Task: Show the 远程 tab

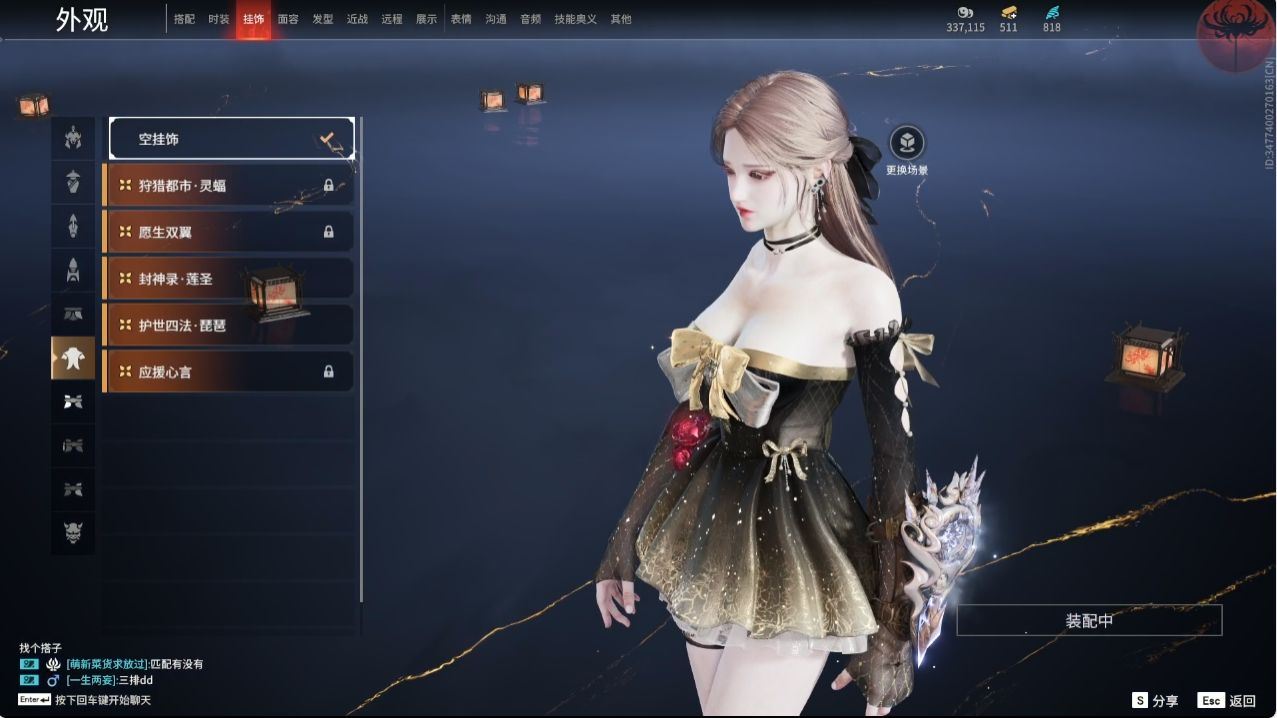Action: pyautogui.click(x=392, y=19)
